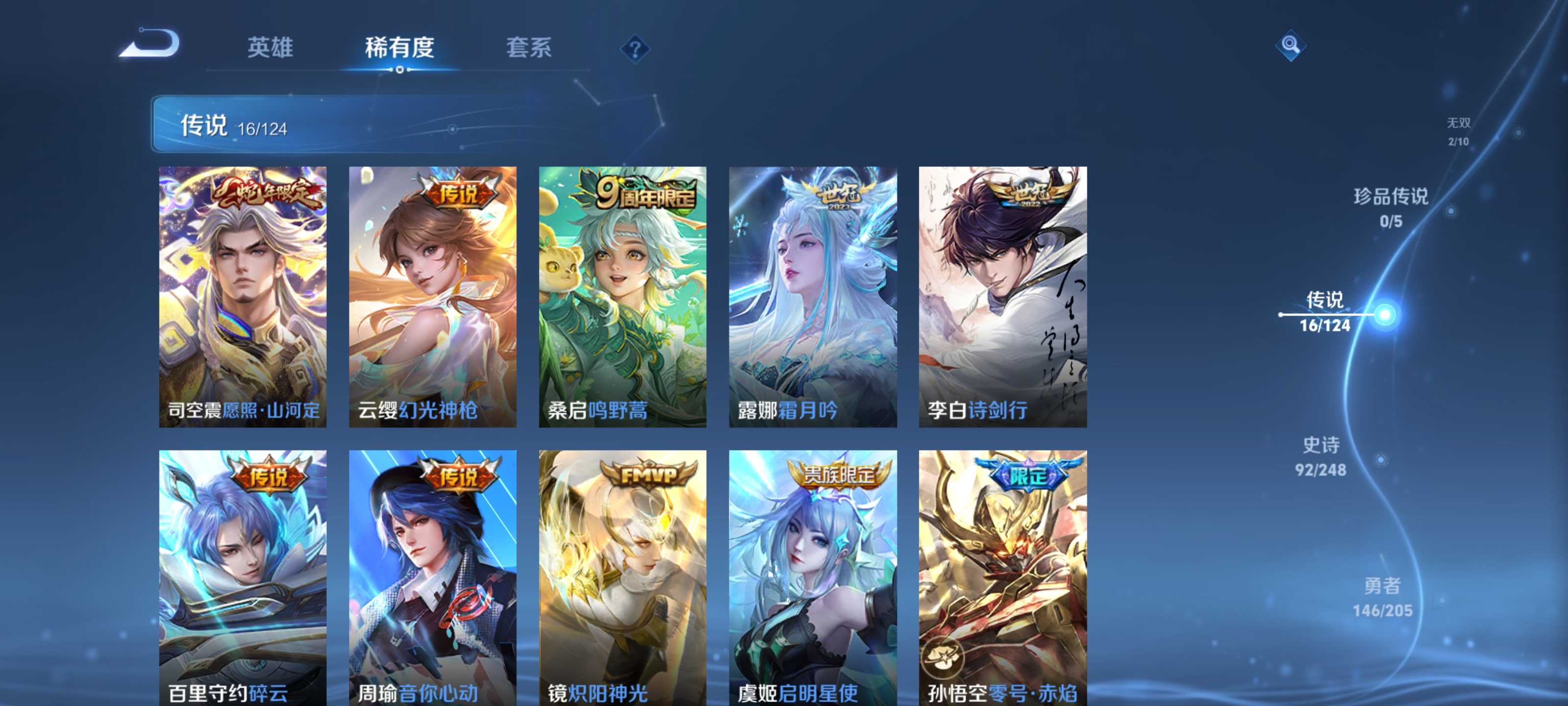Select the 露娜 霜月吟 skin card
This screenshot has width=1568, height=706.
click(812, 297)
